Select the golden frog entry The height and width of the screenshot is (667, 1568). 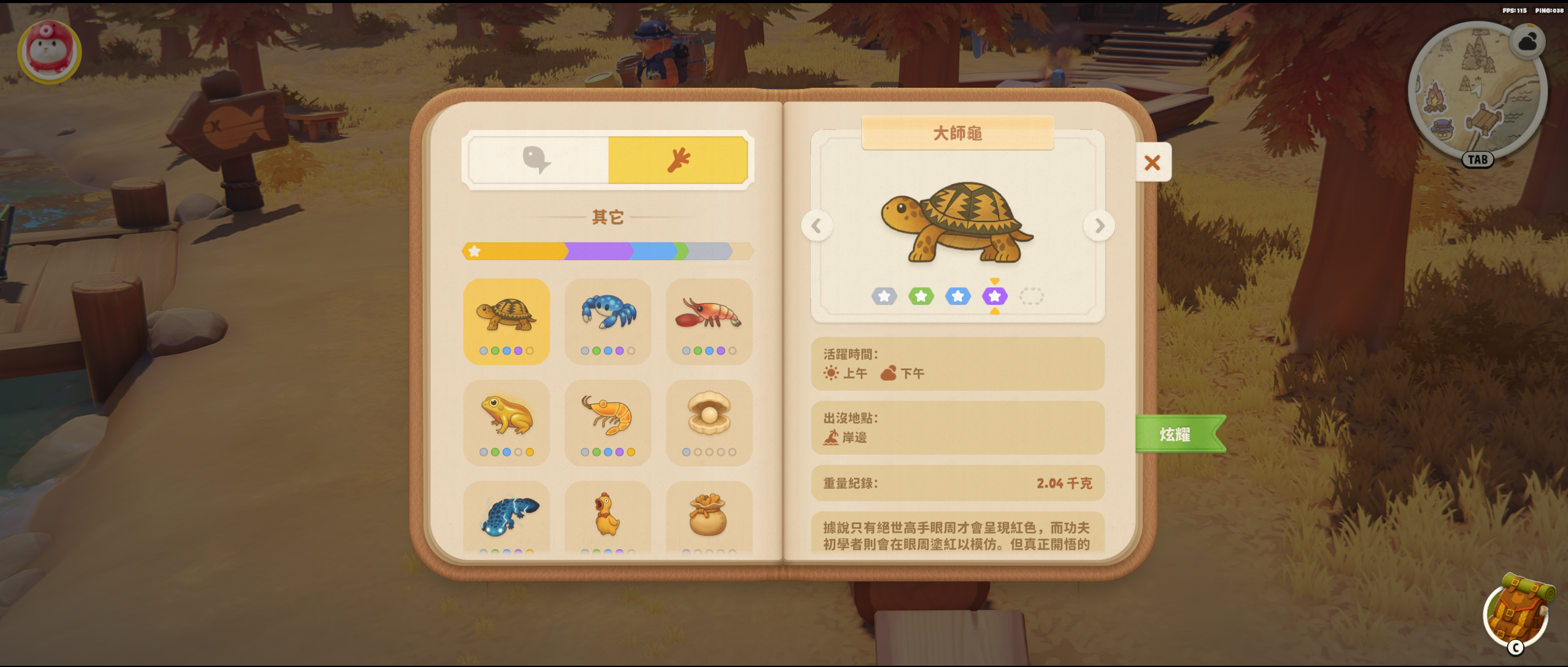(x=506, y=422)
